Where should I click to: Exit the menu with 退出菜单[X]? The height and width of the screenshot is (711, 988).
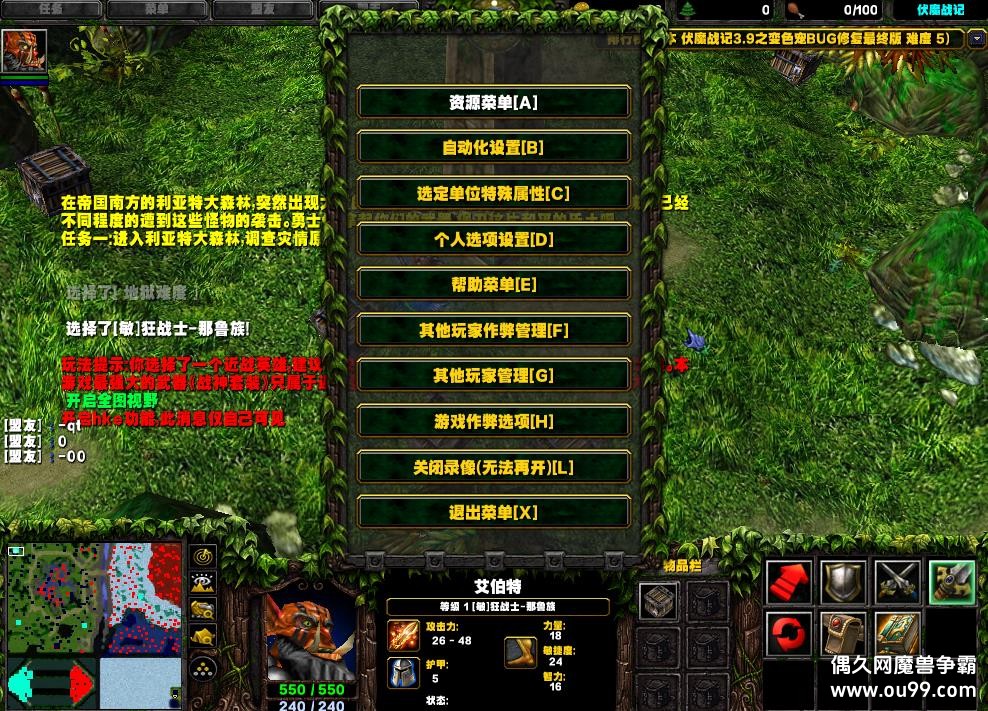494,513
